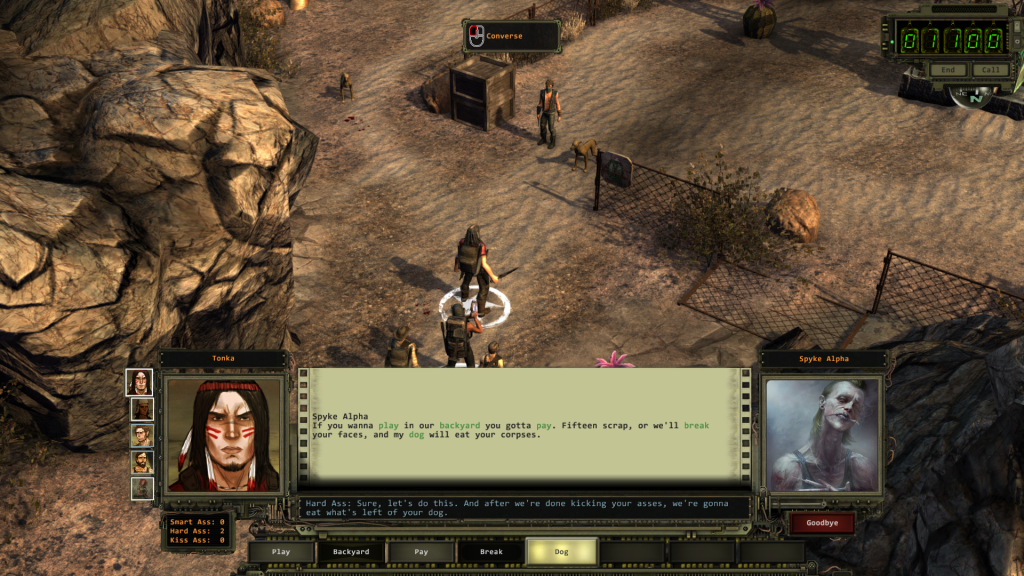Viewport: 1024px width, 576px height.
Task: Select the last party member portrait with red hair
Action: point(142,488)
